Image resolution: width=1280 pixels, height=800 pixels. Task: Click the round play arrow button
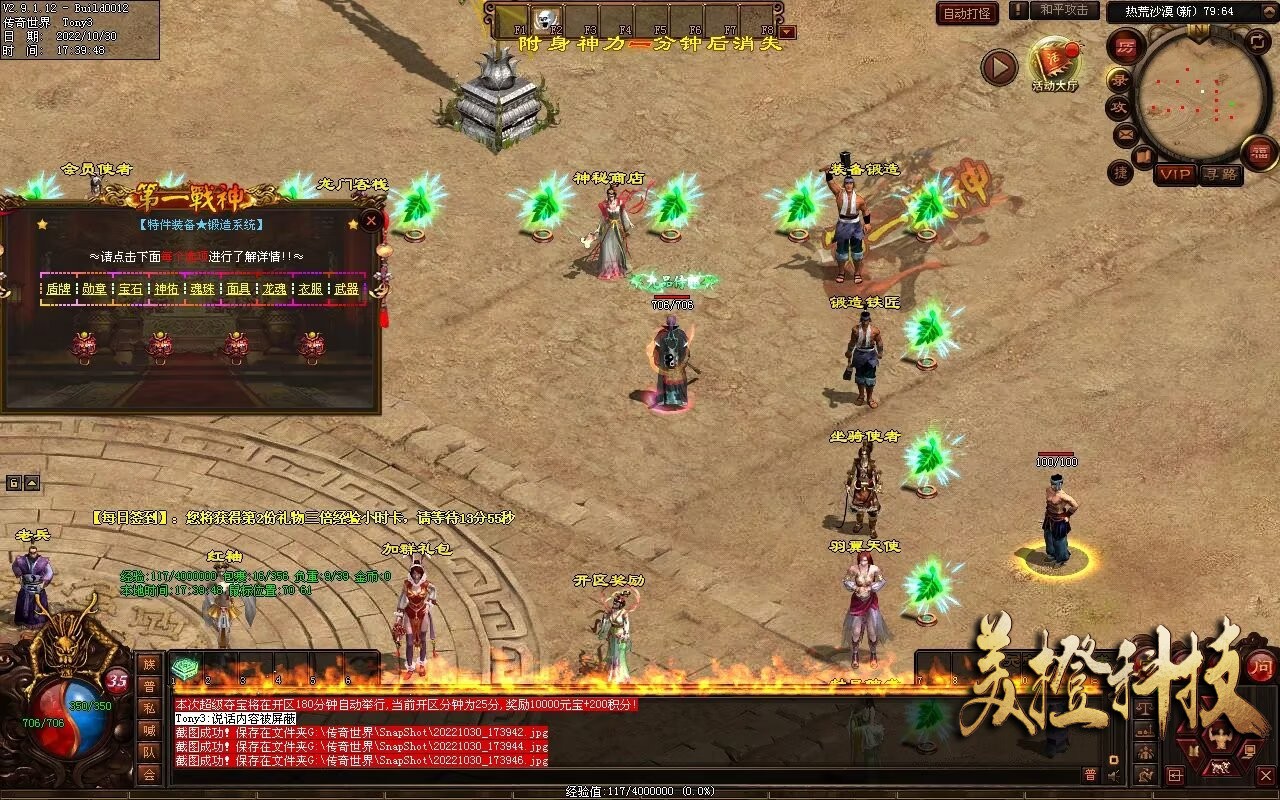(x=999, y=67)
